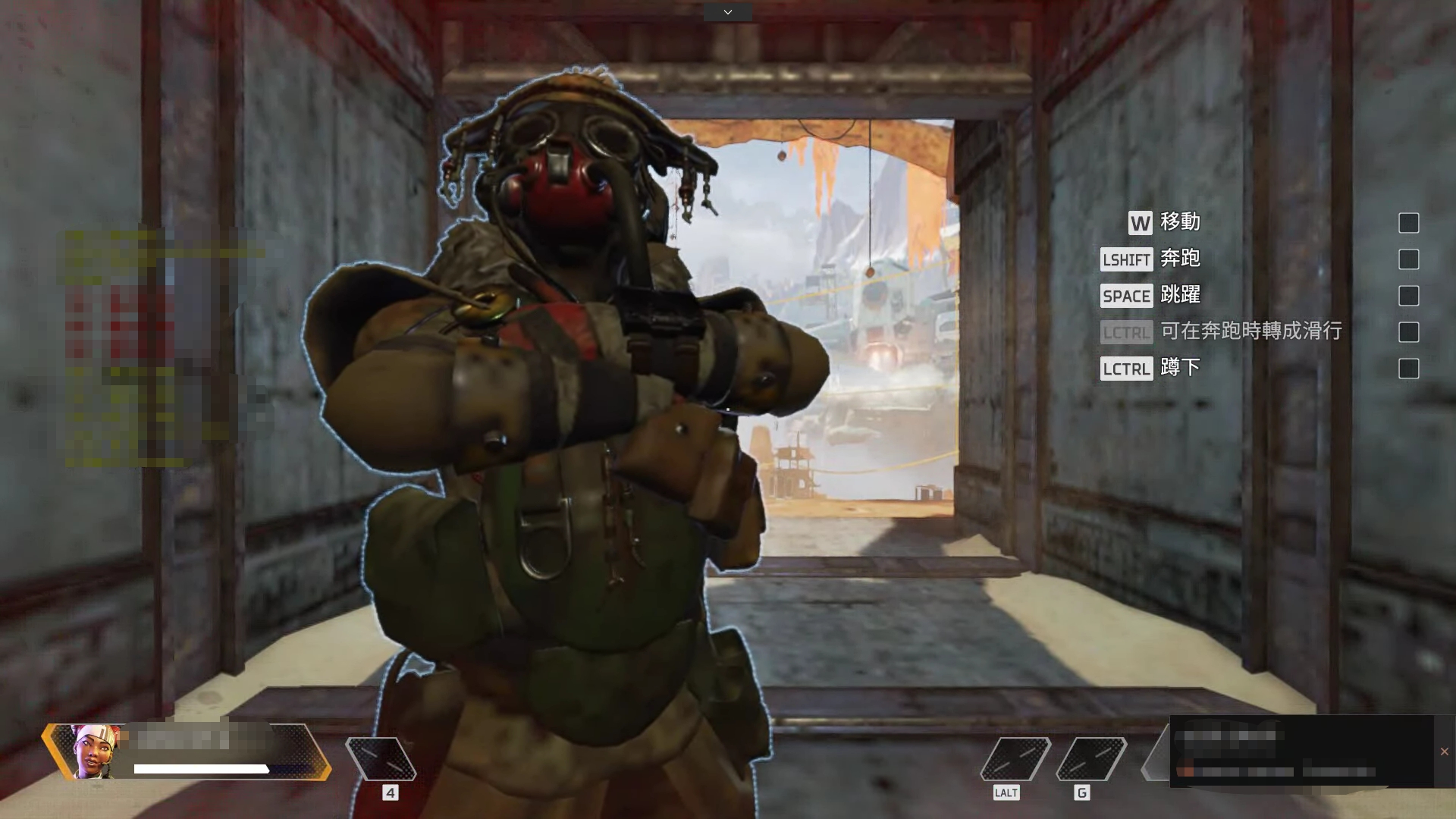Click the Lifeline character portrait
The image size is (1456, 819).
(95, 751)
